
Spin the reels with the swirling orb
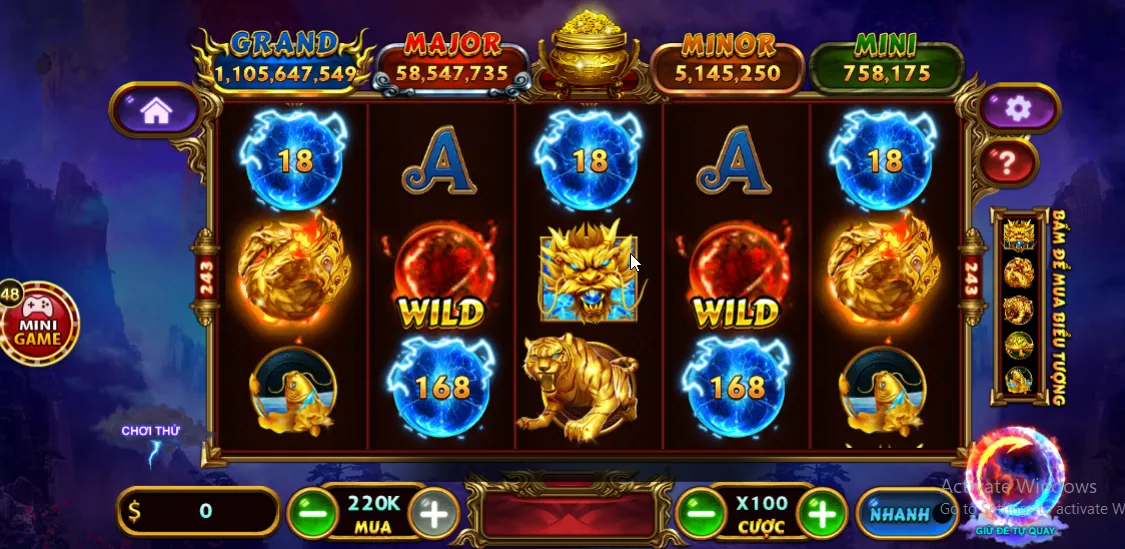[1013, 478]
